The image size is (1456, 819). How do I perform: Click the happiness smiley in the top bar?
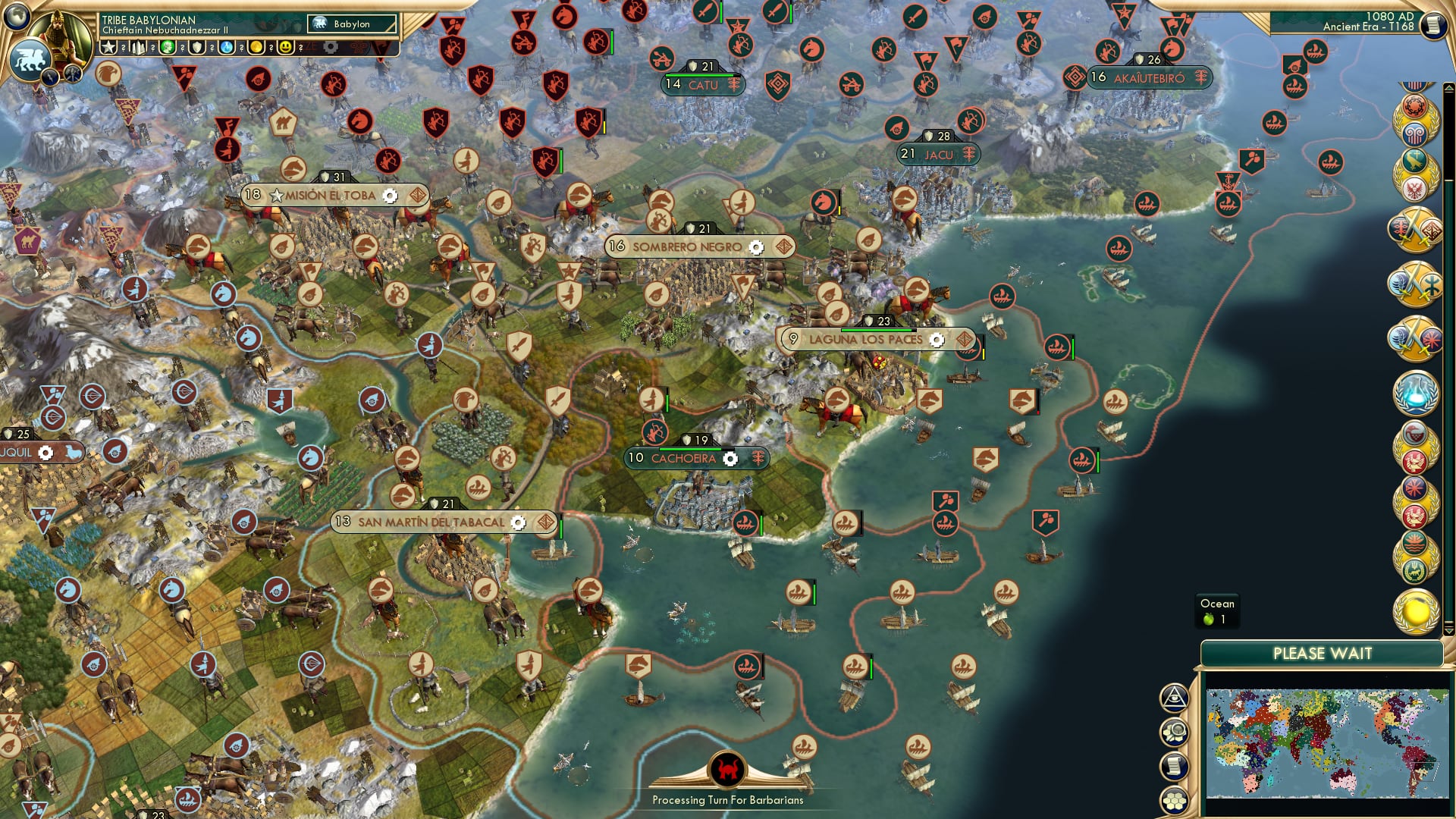pyautogui.click(x=285, y=47)
